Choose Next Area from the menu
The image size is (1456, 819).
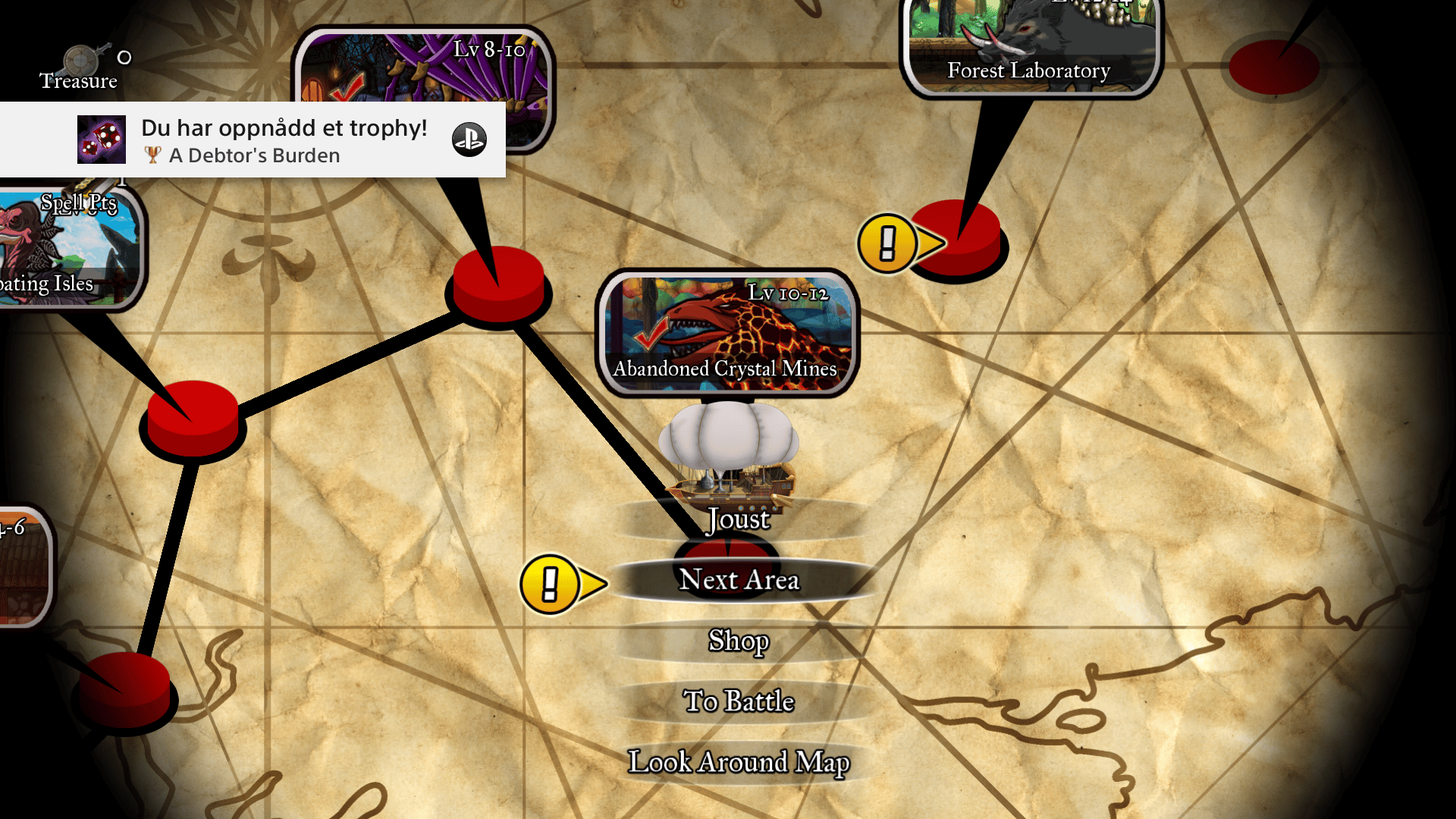point(739,580)
